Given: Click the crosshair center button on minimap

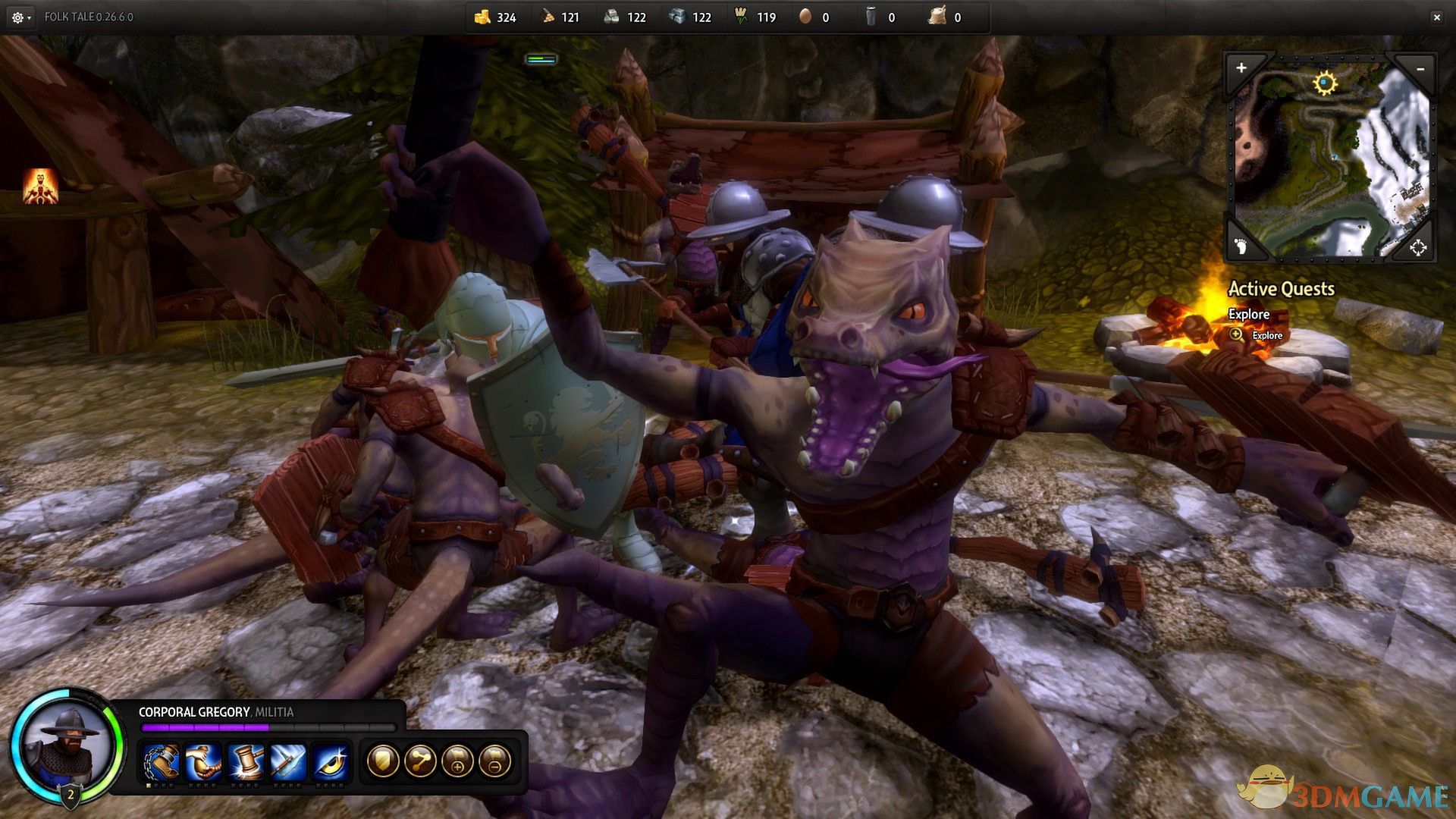Looking at the screenshot, I should coord(1417,246).
